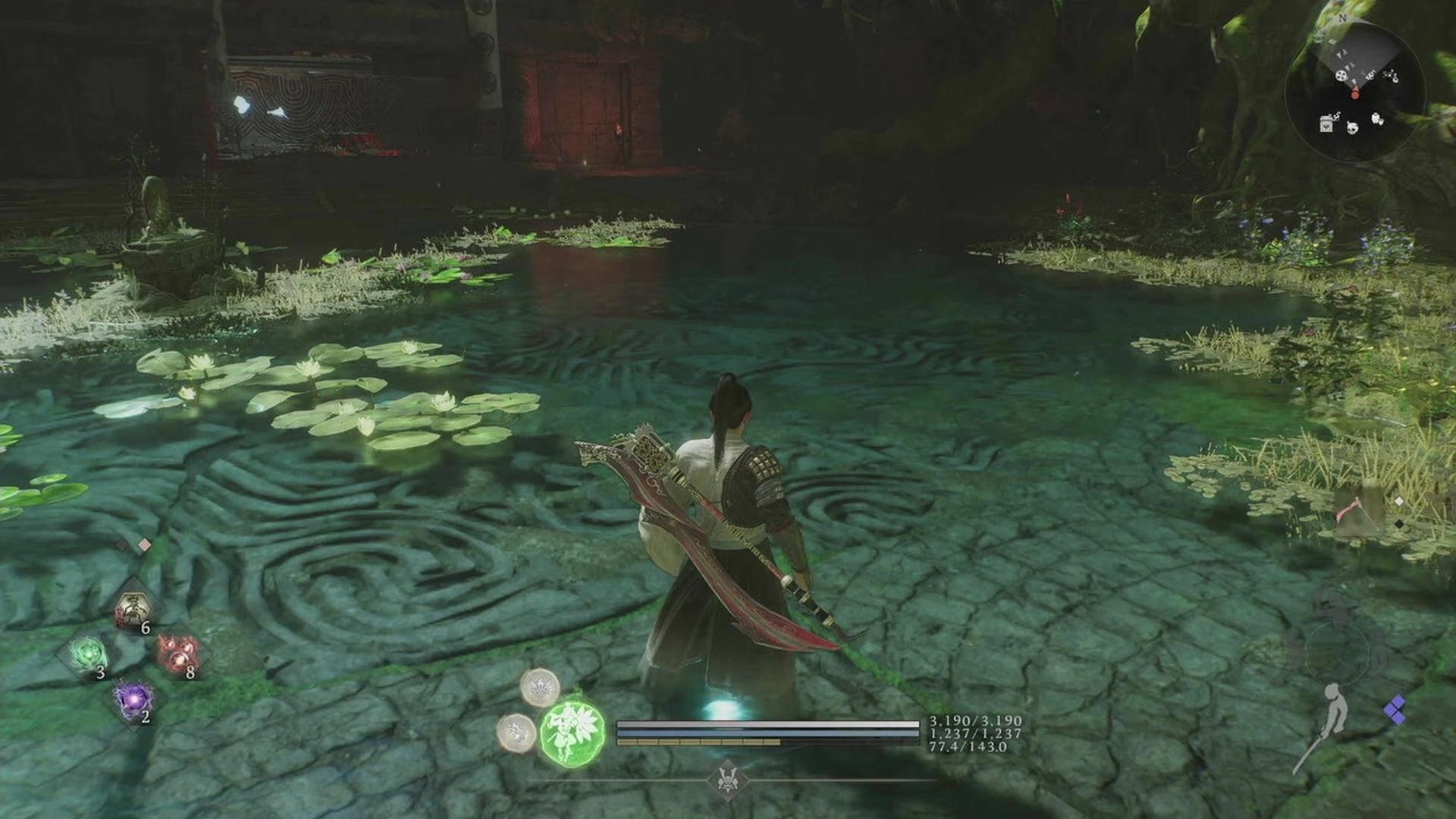The image size is (1456, 819).
Task: Click the shrine box marker on minimap
Action: click(x=1326, y=124)
